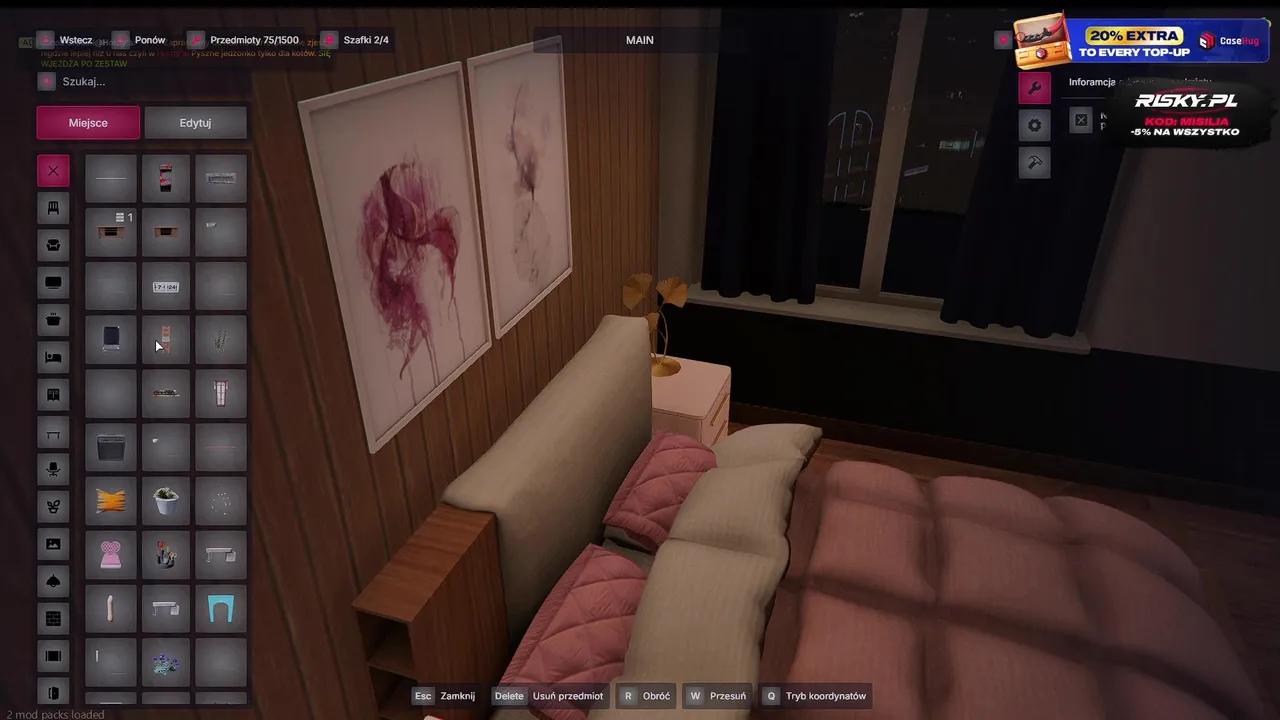This screenshot has width=1280, height=720.
Task: Click Wstecz to undo last action
Action: [76, 40]
